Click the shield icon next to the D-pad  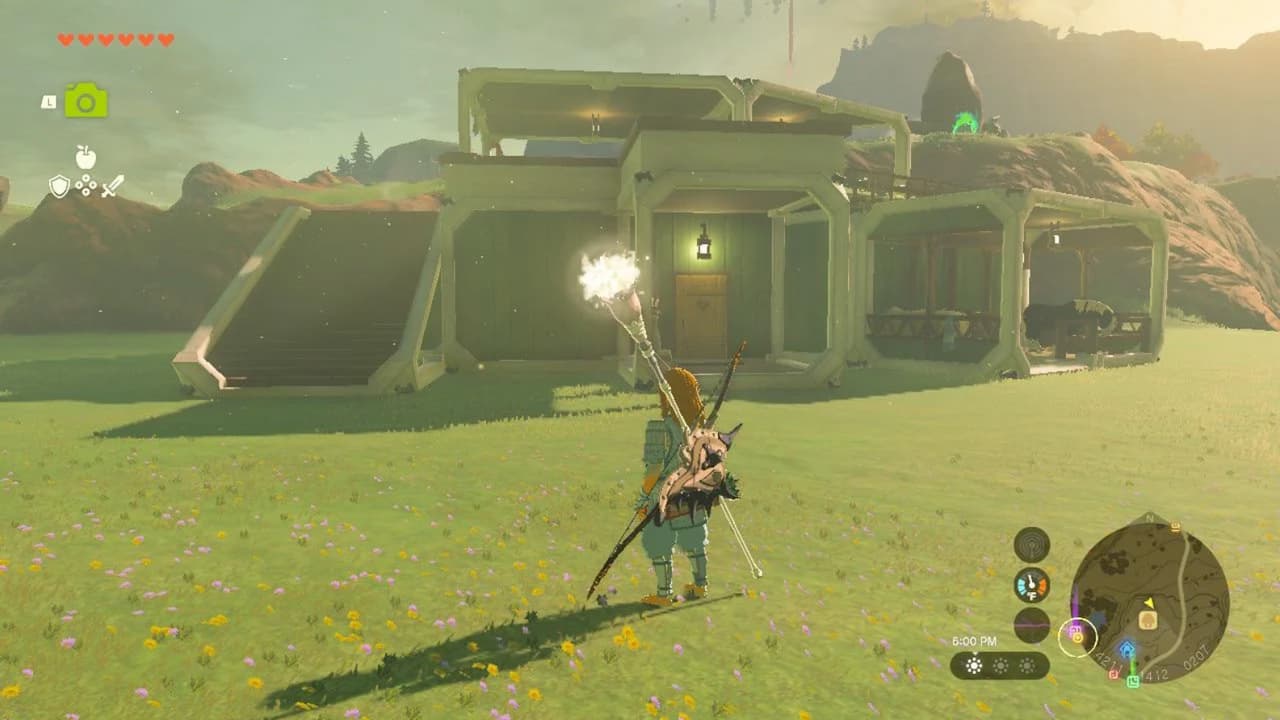[59, 186]
